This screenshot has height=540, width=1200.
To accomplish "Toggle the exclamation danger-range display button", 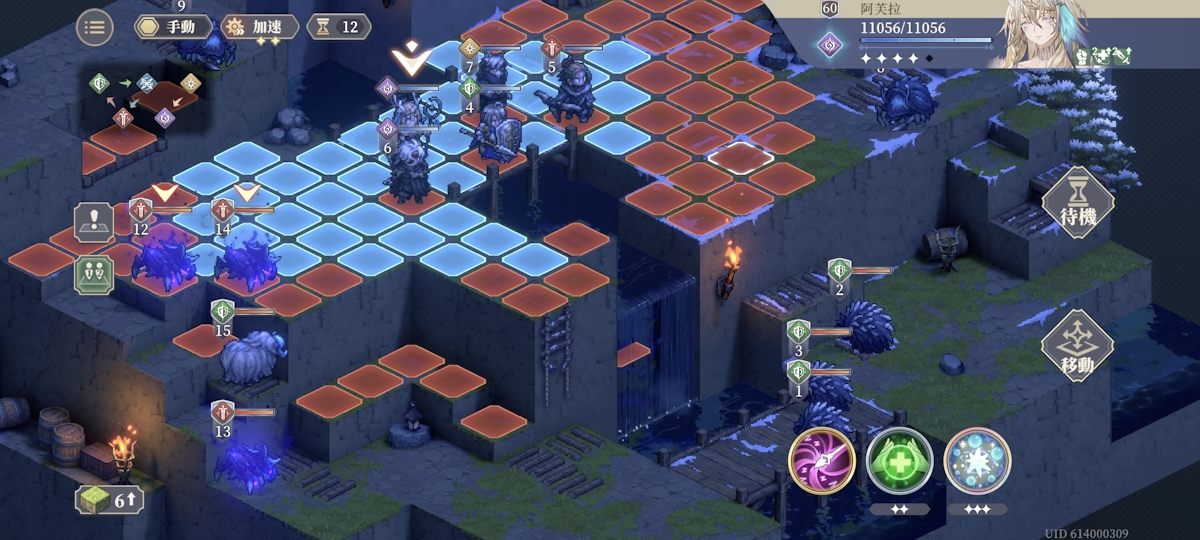I will point(94,222).
